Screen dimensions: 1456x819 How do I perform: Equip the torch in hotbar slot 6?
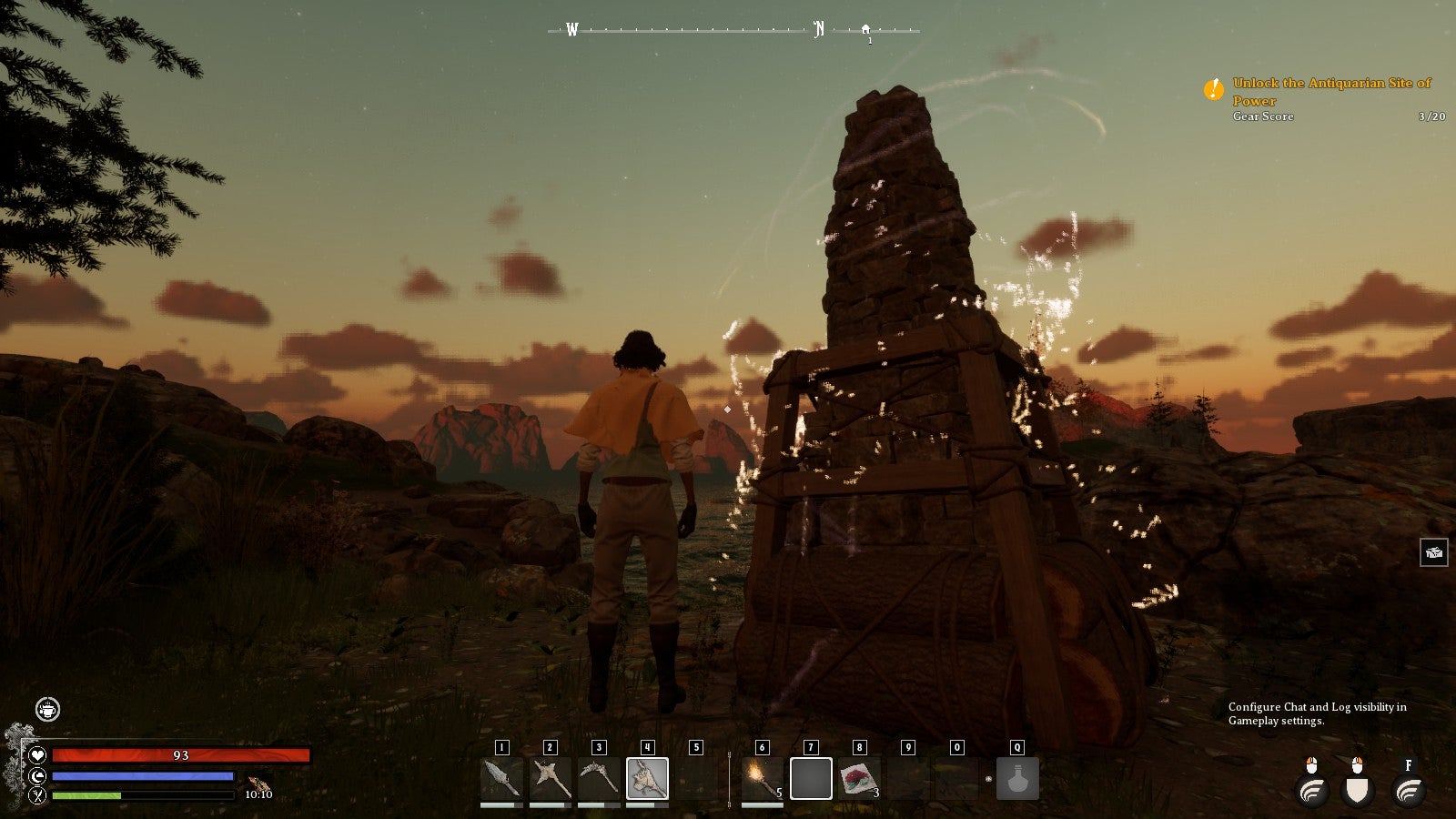coord(763,778)
